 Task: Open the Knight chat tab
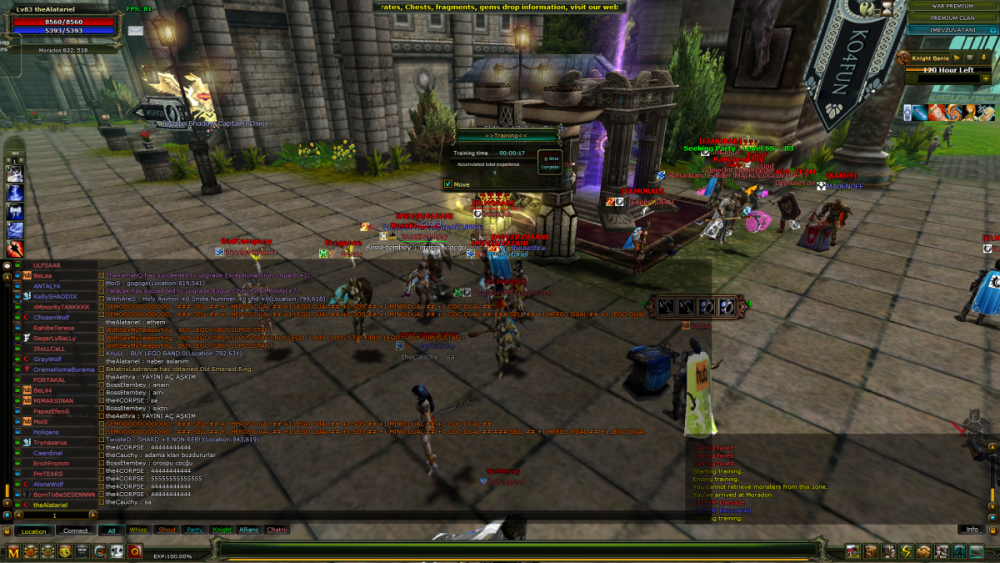(221, 530)
